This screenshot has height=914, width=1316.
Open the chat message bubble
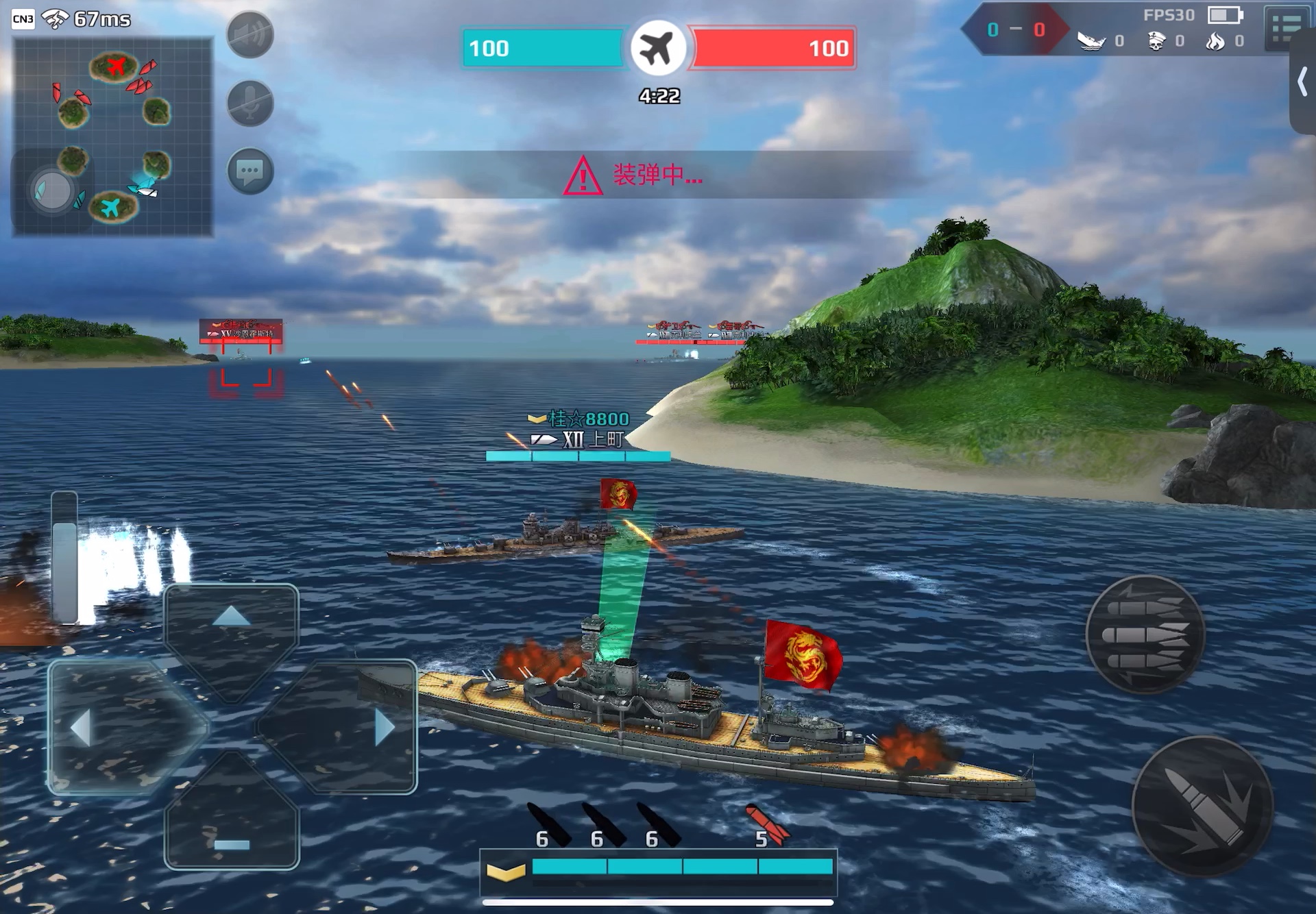pos(250,171)
